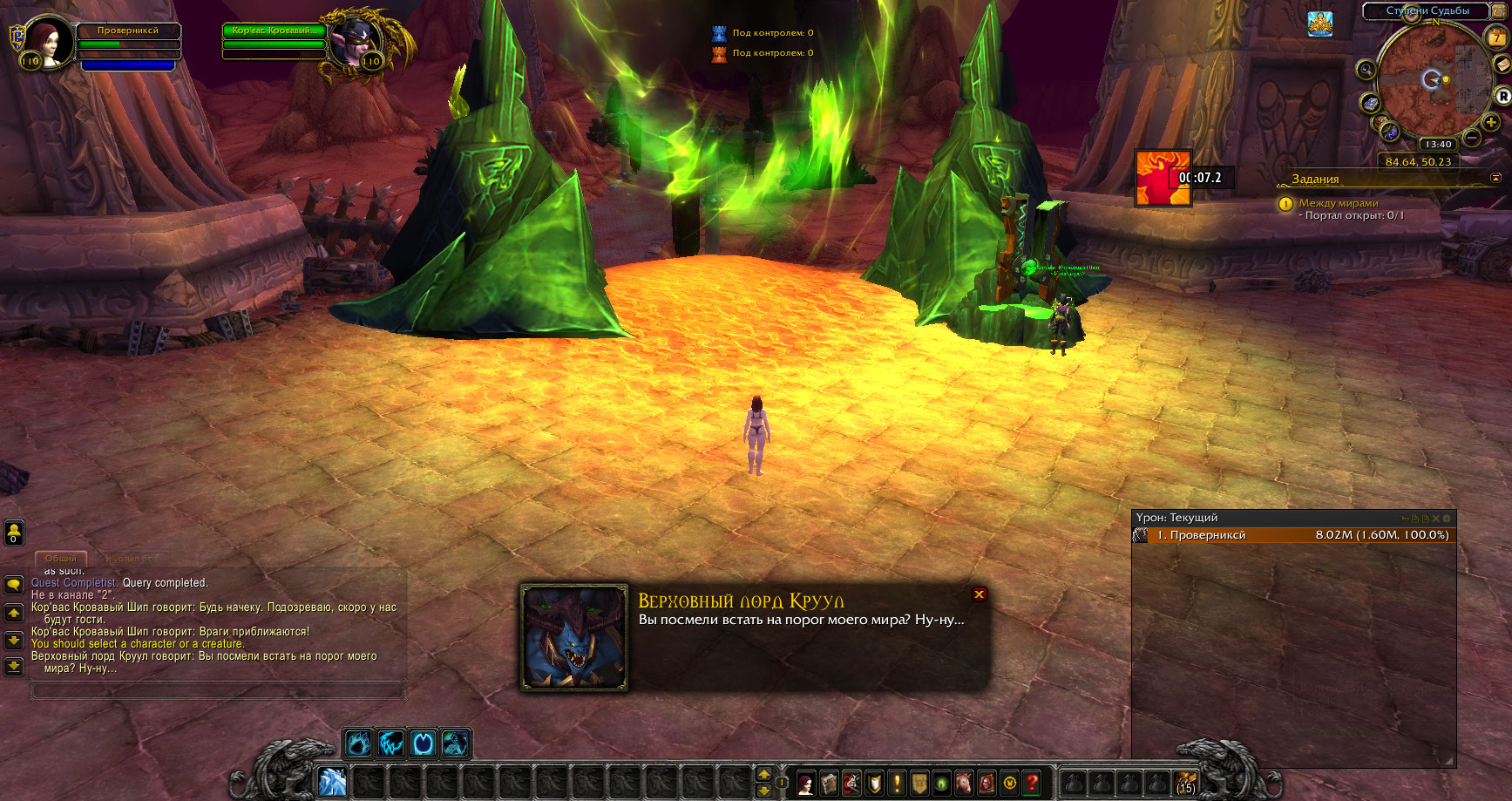
Task: Open the red question mark help button
Action: [1032, 783]
